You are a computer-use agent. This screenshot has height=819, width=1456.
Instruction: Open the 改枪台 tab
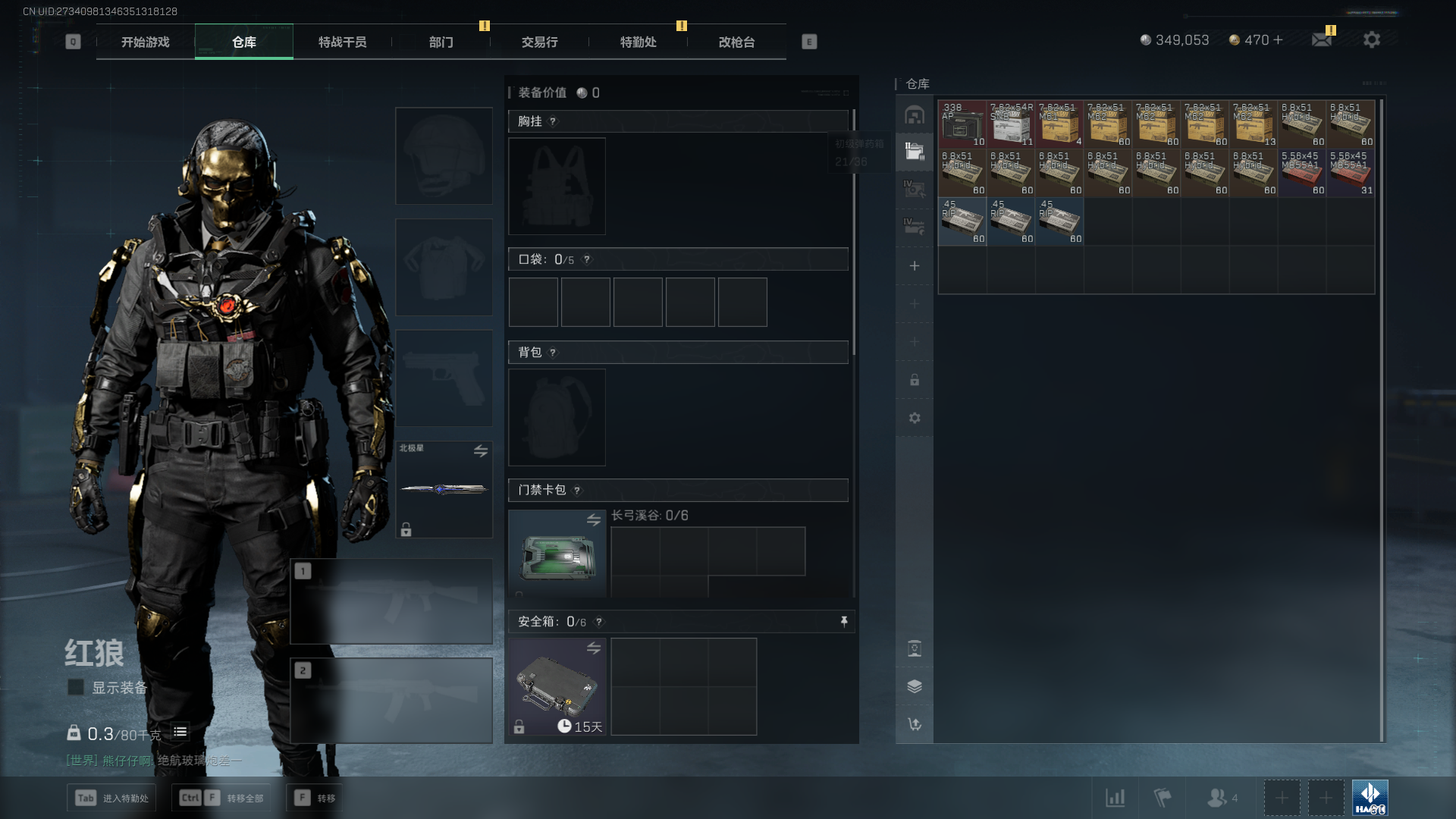[x=736, y=42]
